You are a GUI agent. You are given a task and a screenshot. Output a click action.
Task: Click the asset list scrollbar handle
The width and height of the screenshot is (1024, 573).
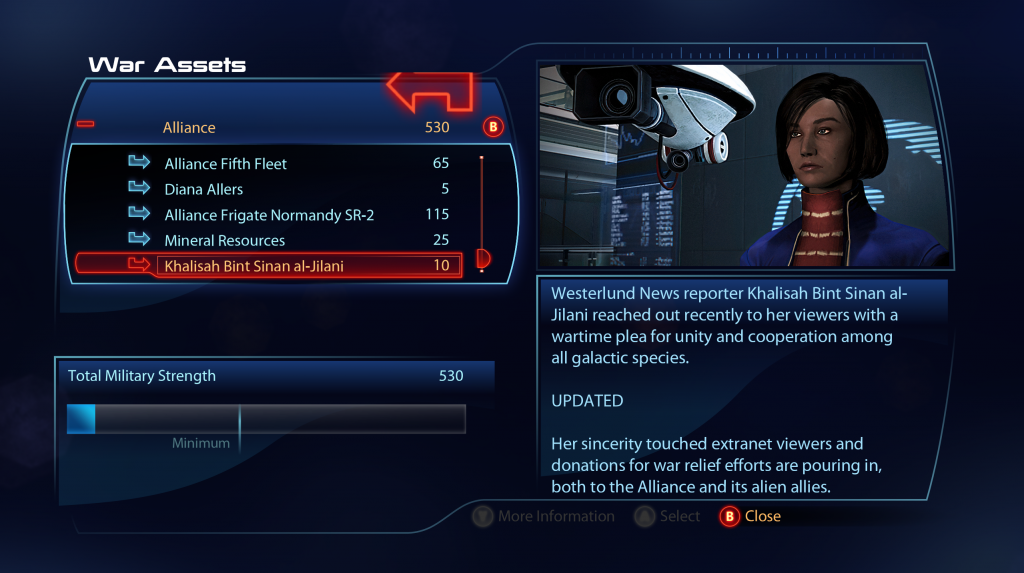pos(482,259)
